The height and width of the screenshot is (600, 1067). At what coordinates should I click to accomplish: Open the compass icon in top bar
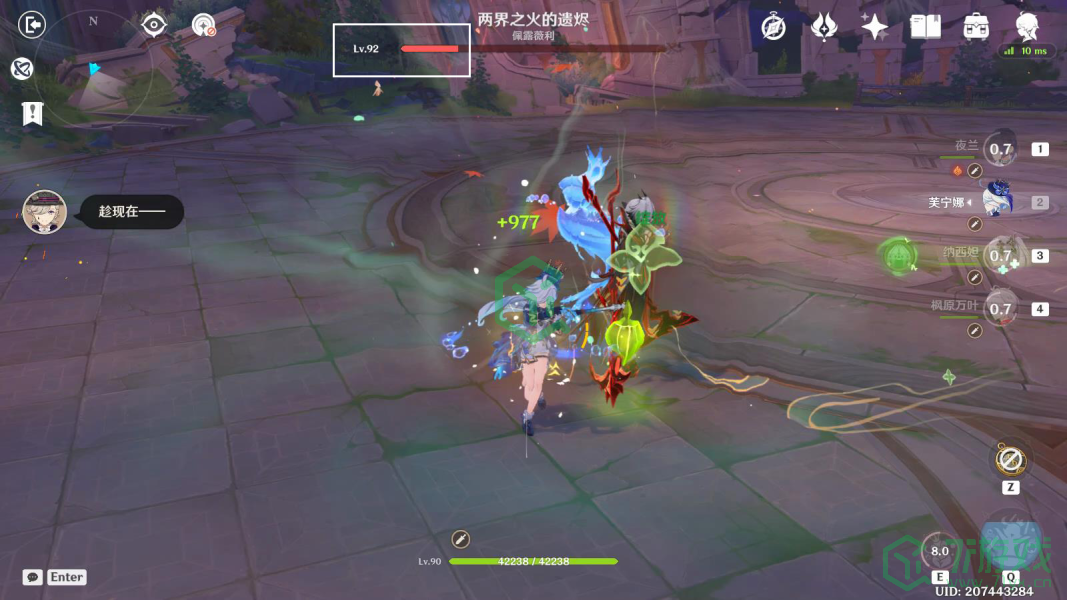pyautogui.click(x=773, y=27)
